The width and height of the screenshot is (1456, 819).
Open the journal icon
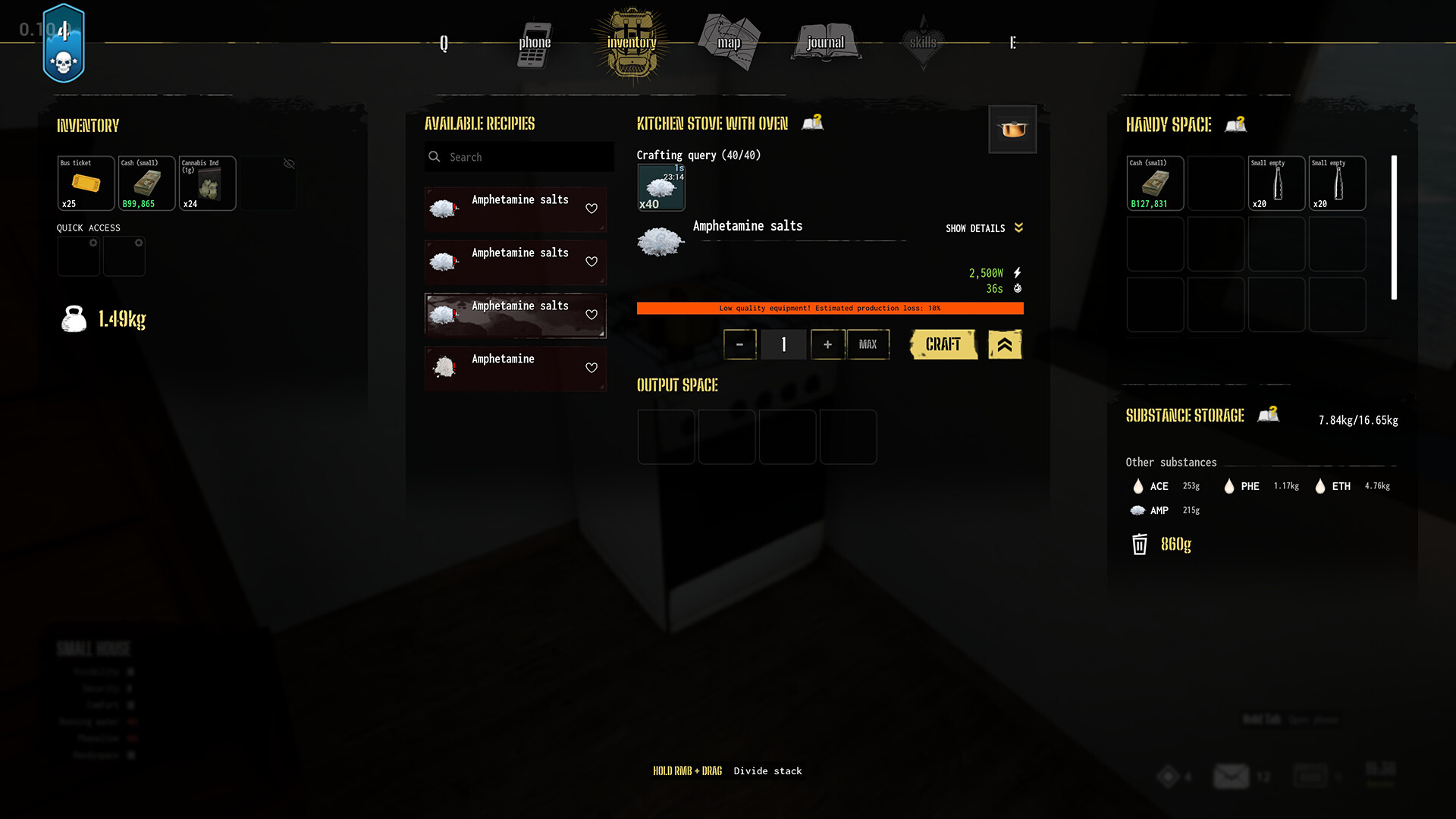[x=825, y=42]
